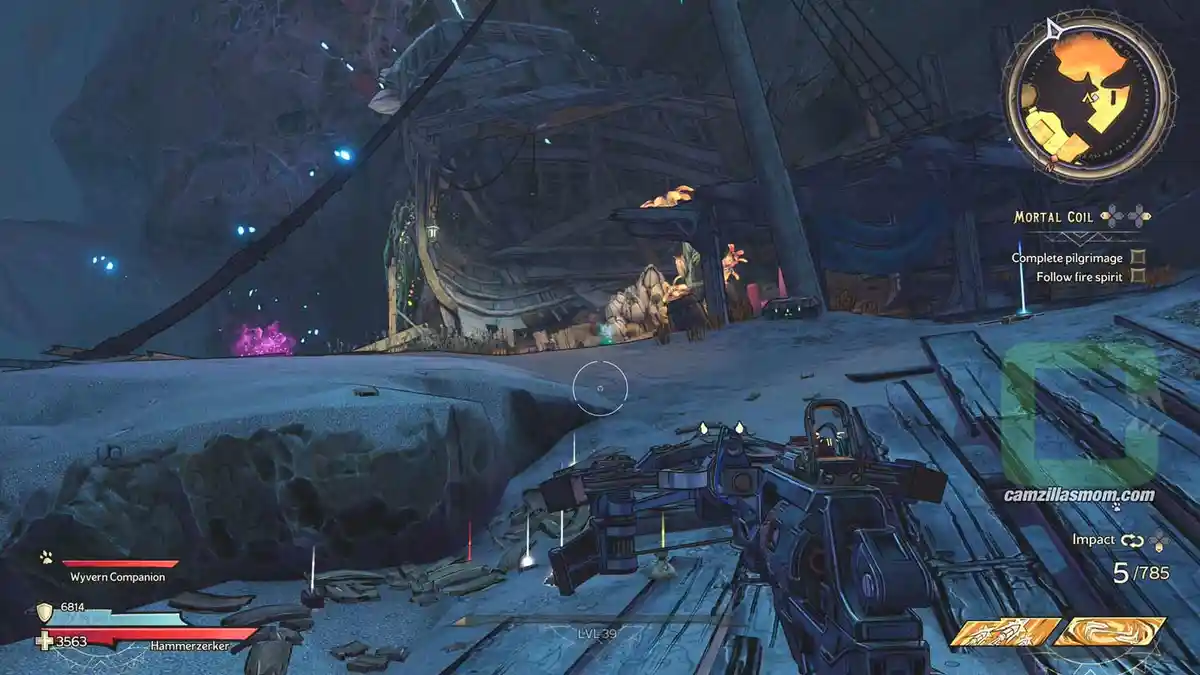The height and width of the screenshot is (675, 1200).
Task: Select the Wyvern Companion paw icon
Action: pyautogui.click(x=46, y=558)
